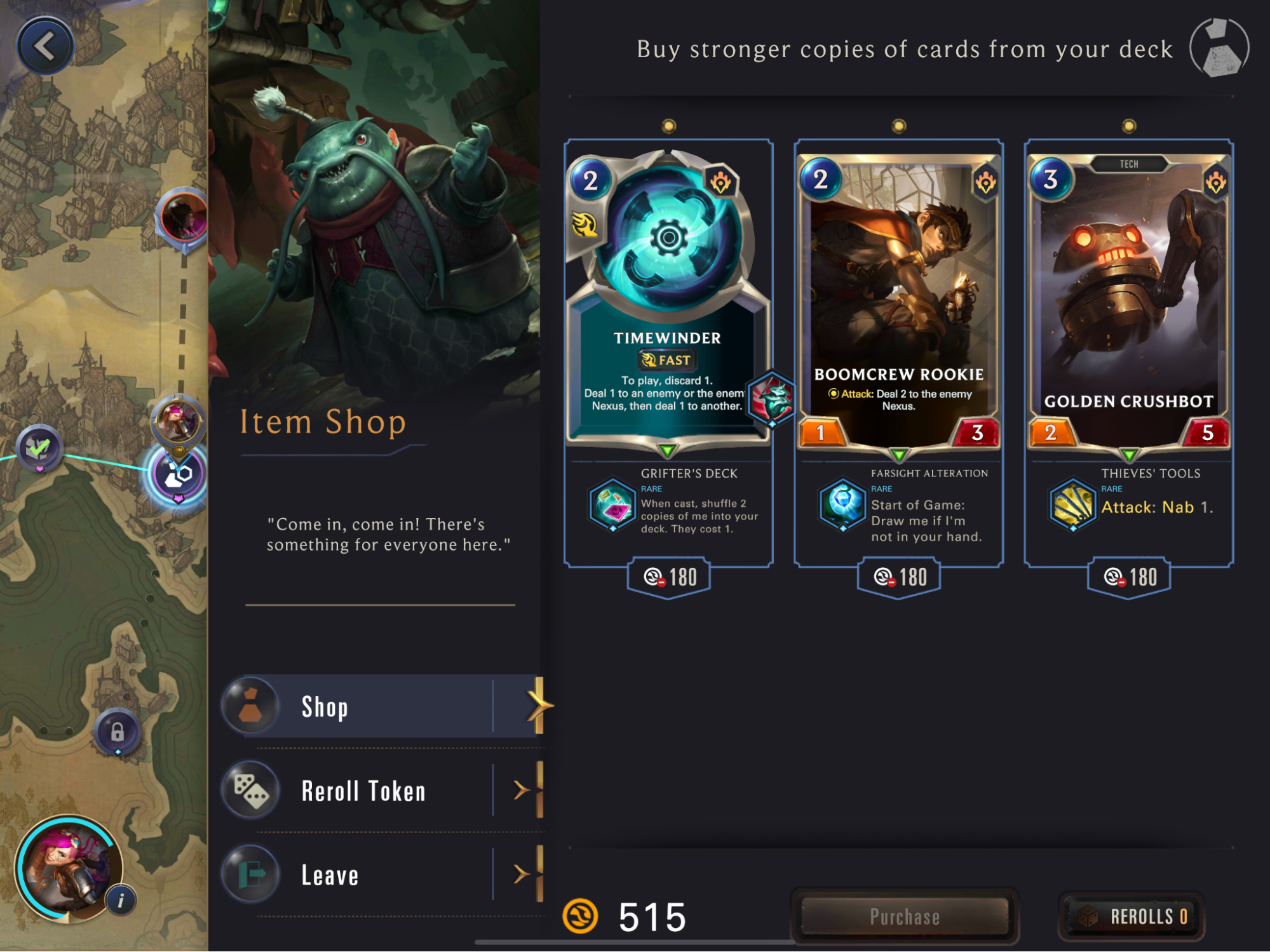Click the Purchase button

(x=905, y=916)
